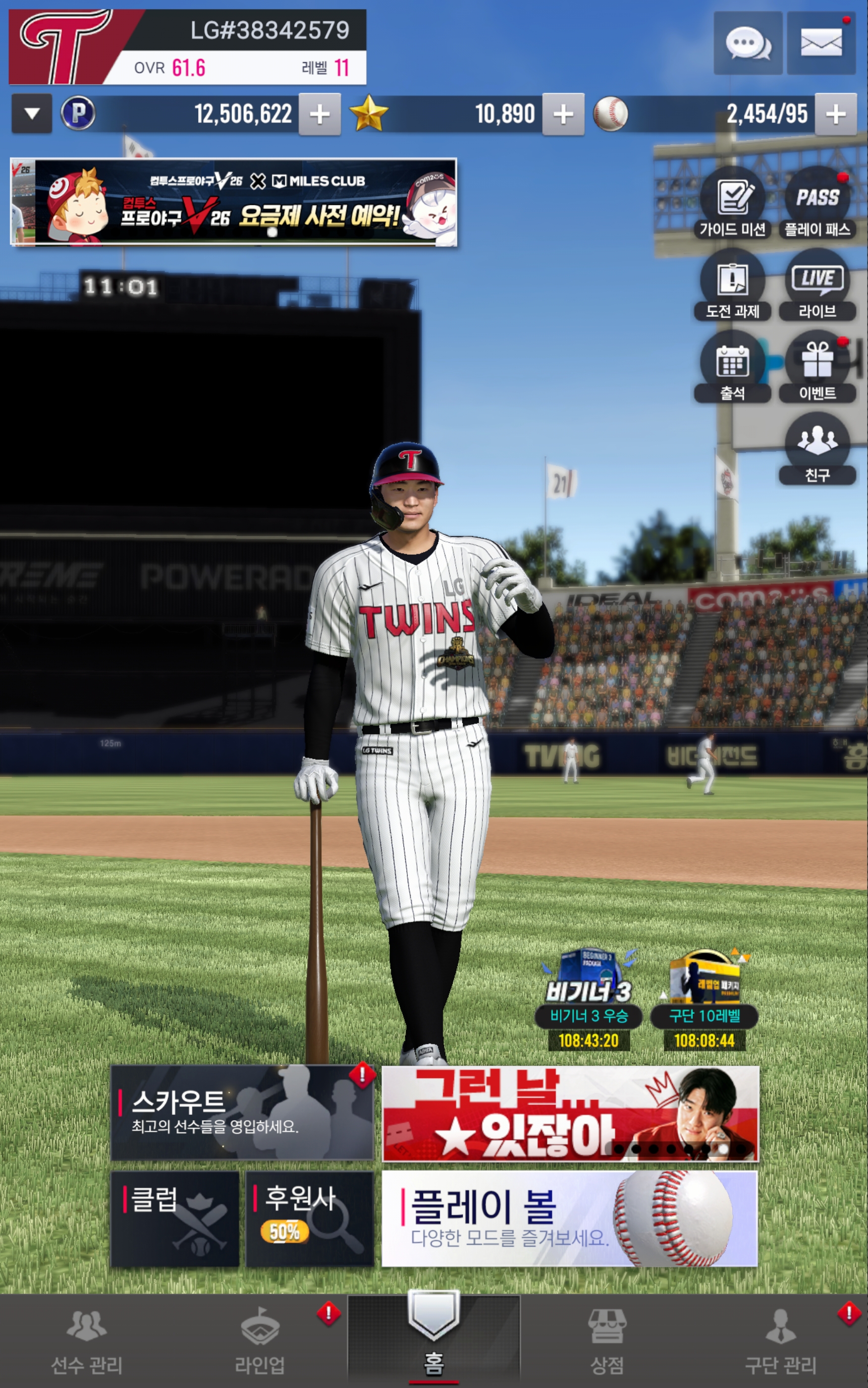The height and width of the screenshot is (1388, 868).
Task: Start 플레이 볼 play ball modes
Action: pos(569,1218)
